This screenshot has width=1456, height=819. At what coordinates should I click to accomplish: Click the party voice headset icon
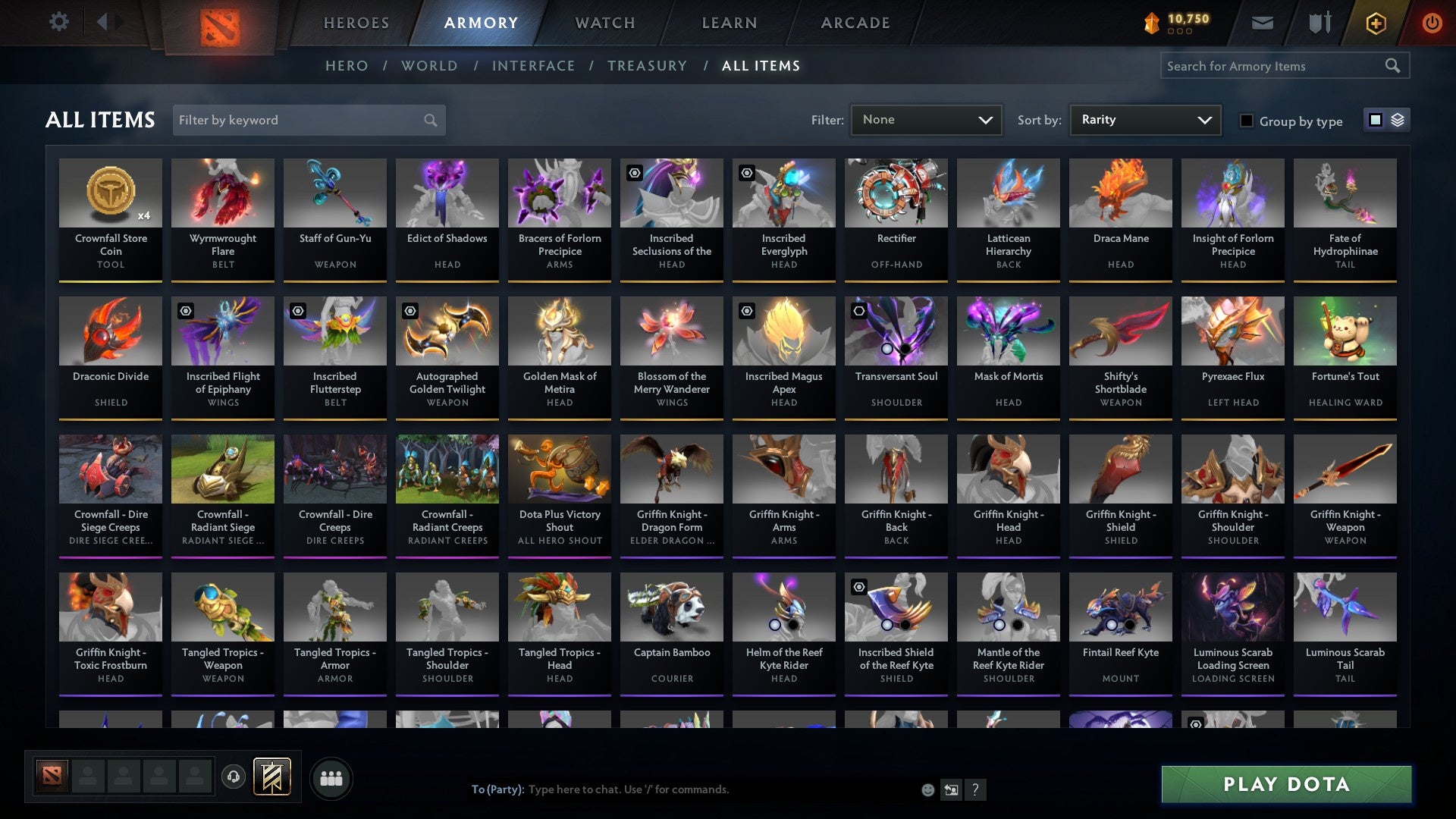pyautogui.click(x=234, y=777)
